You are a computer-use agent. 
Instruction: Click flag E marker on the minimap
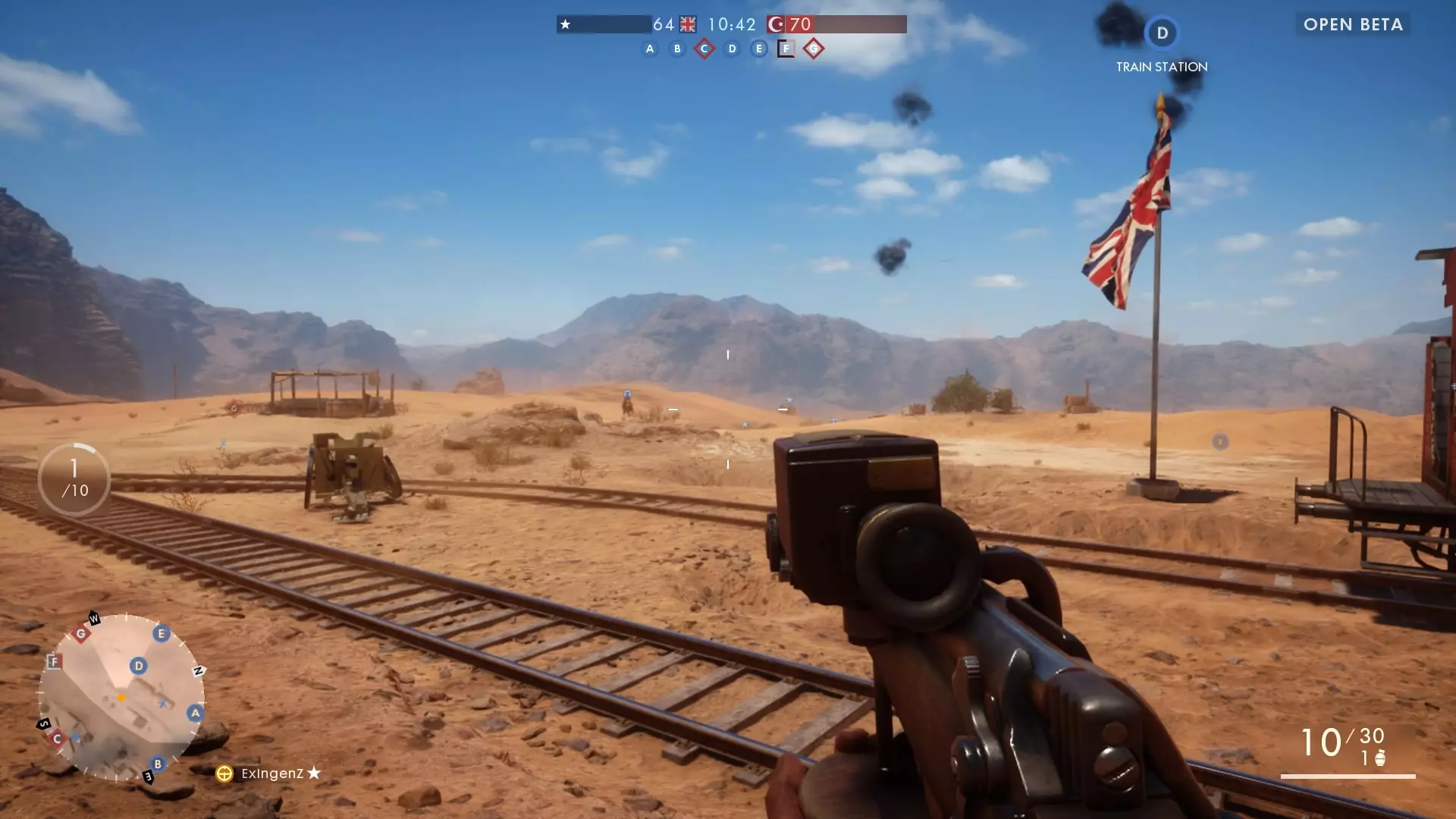[161, 633]
